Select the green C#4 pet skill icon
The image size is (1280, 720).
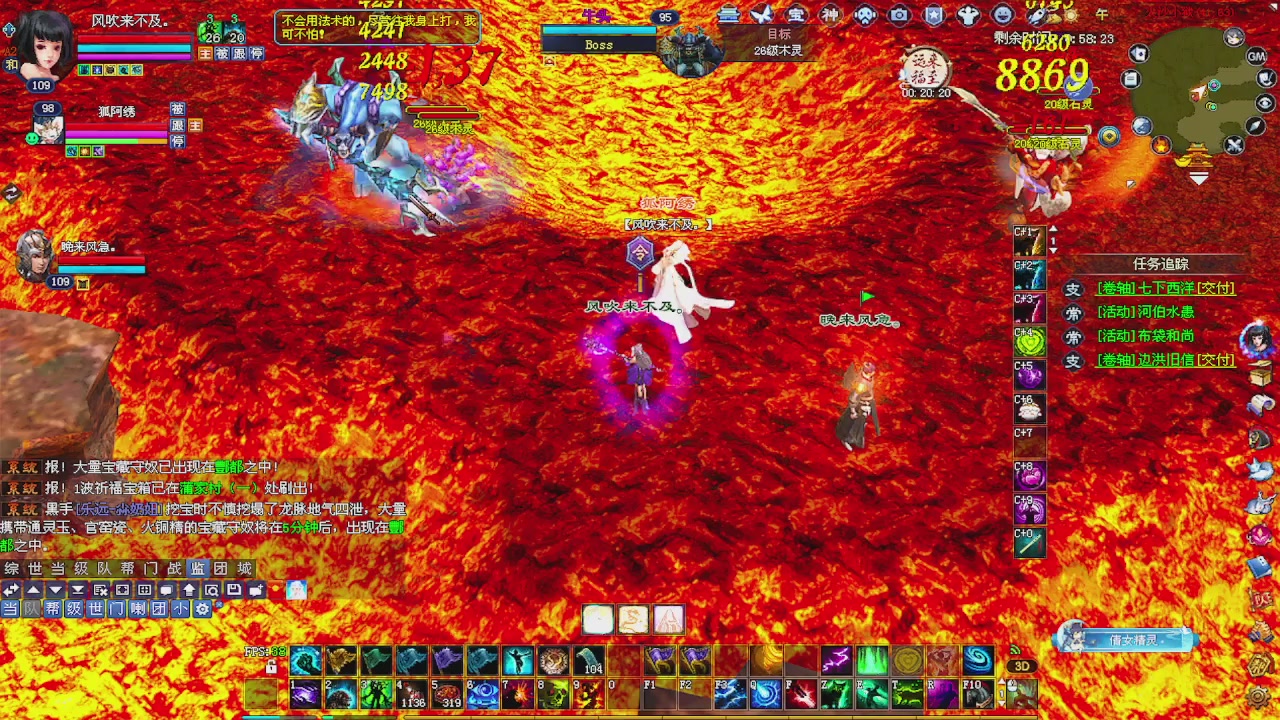(1030, 341)
